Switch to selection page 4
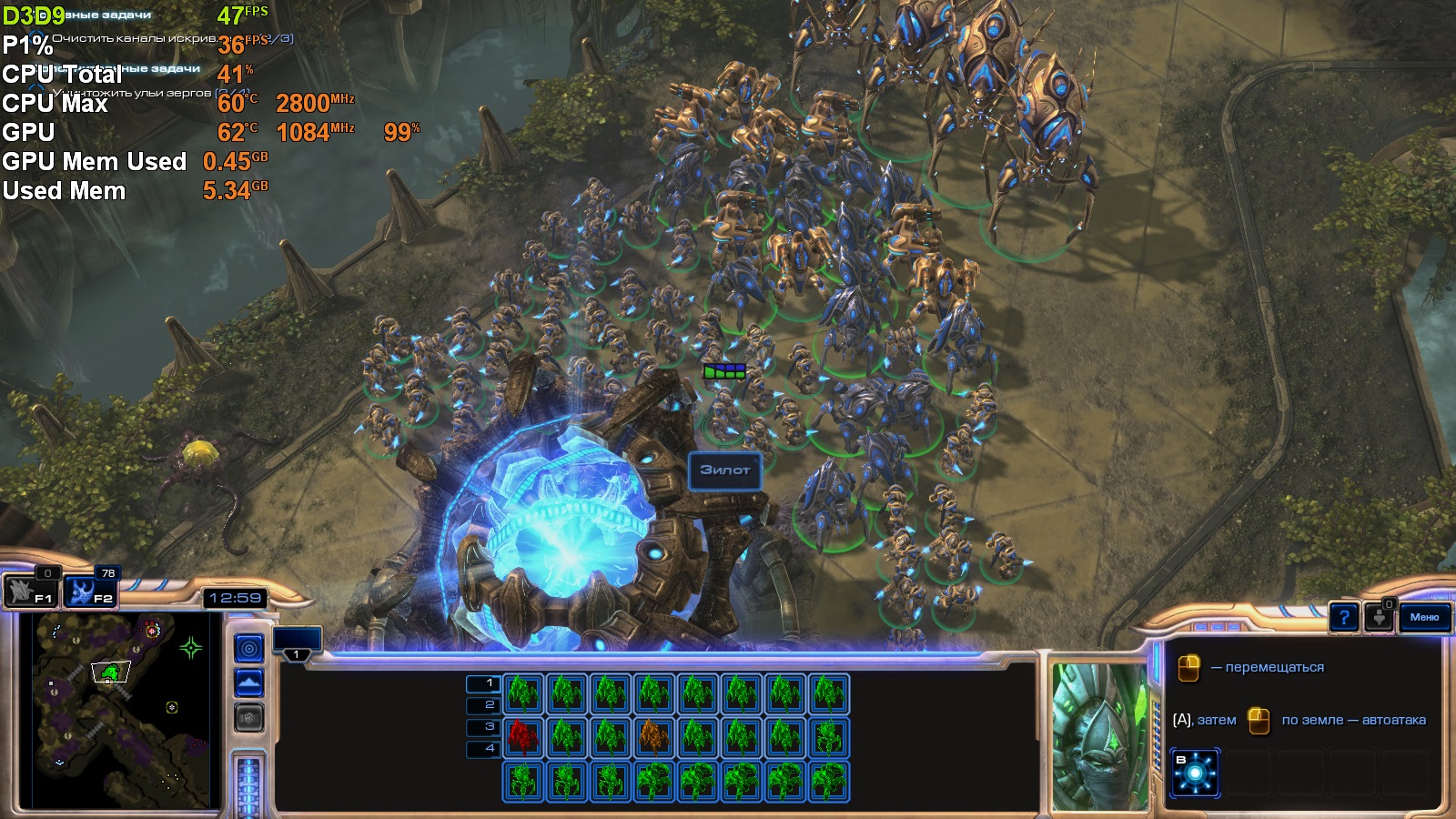This screenshot has width=1456, height=819. click(483, 749)
